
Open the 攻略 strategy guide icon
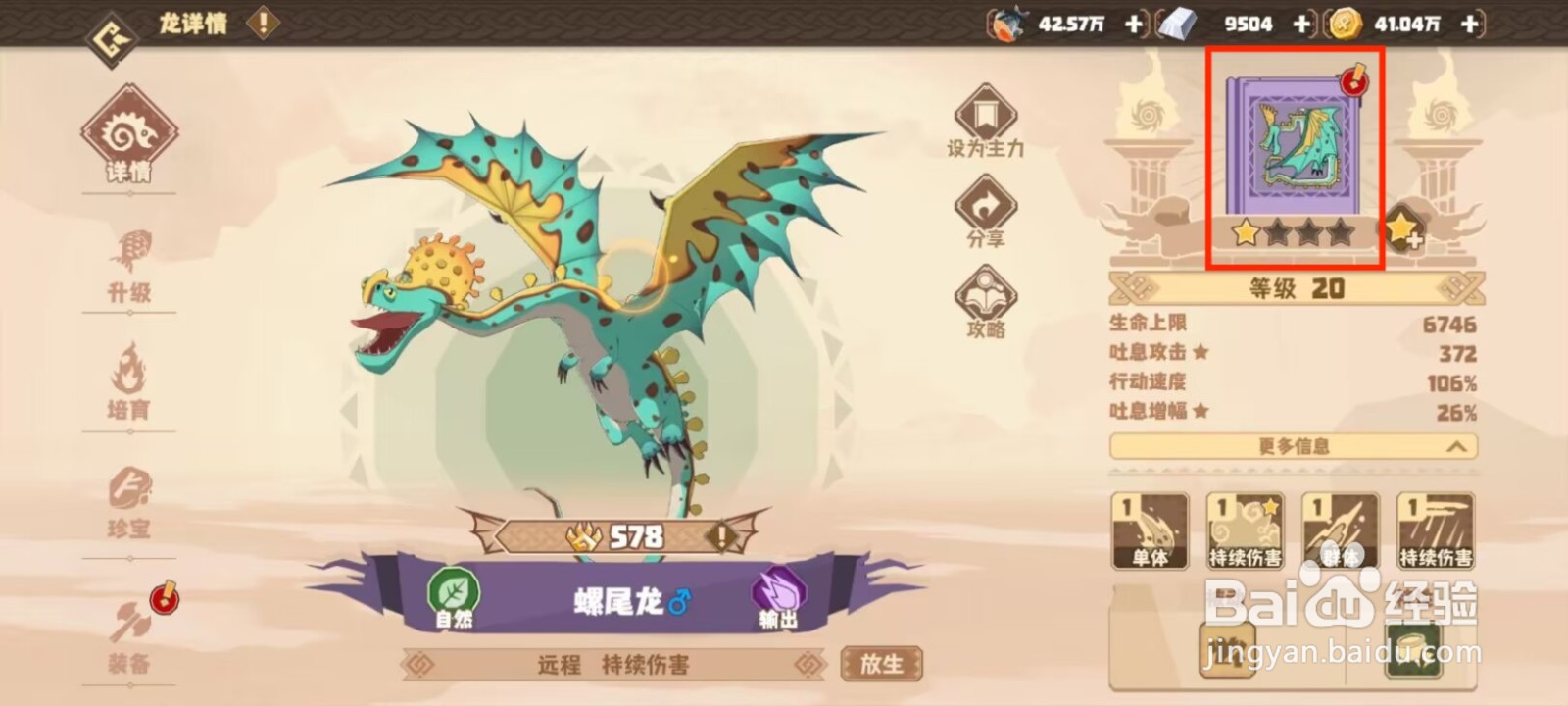coord(987,294)
